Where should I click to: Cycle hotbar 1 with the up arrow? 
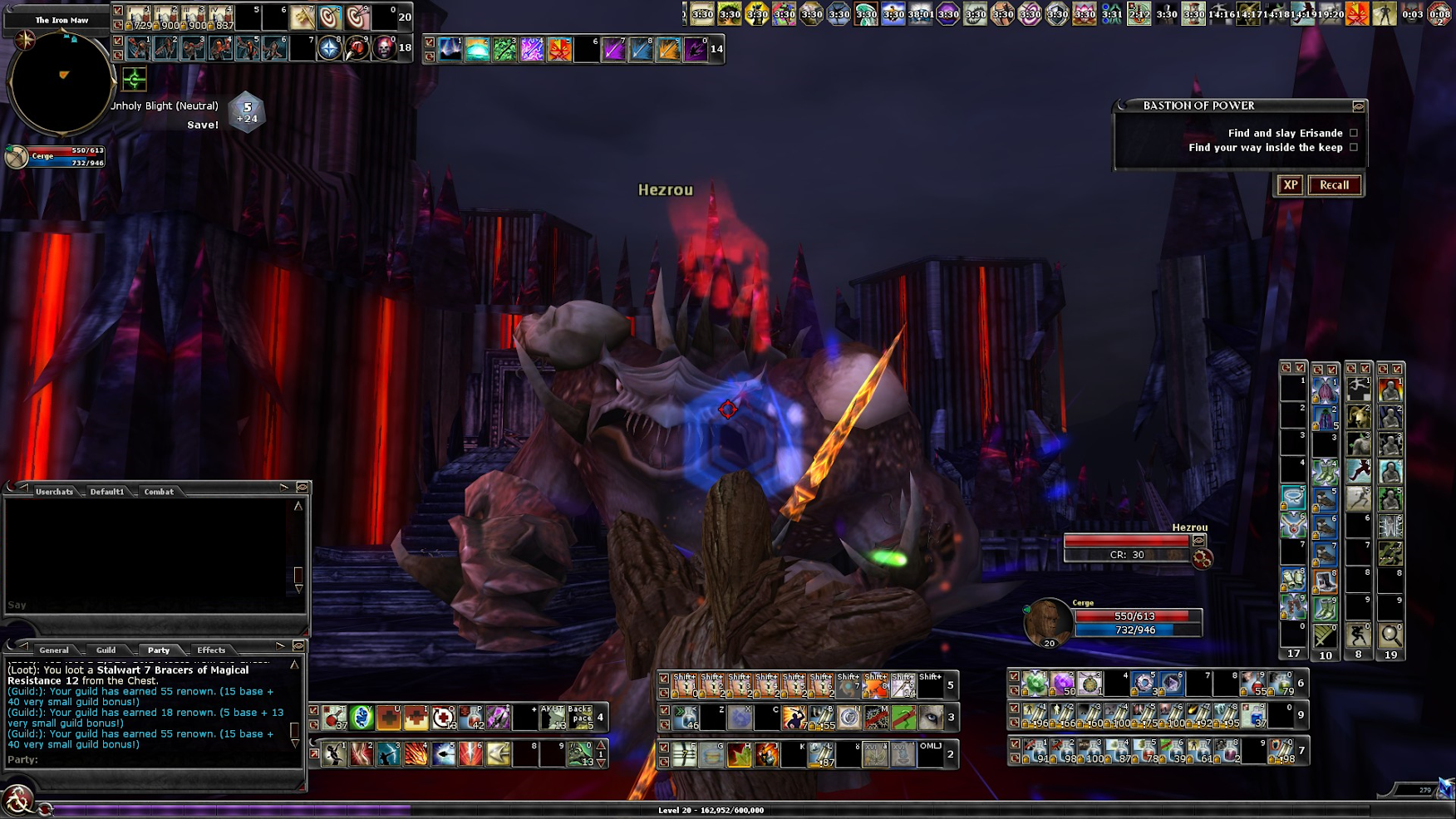[x=601, y=745]
